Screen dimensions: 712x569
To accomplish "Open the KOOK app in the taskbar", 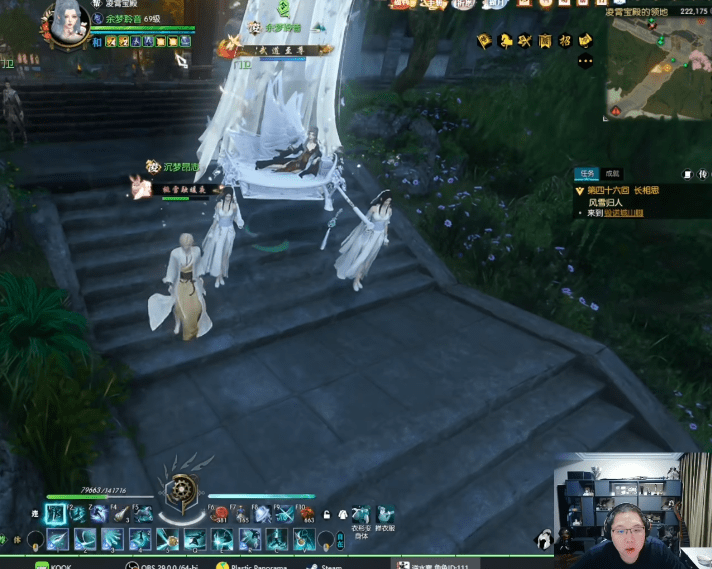I will [55, 566].
